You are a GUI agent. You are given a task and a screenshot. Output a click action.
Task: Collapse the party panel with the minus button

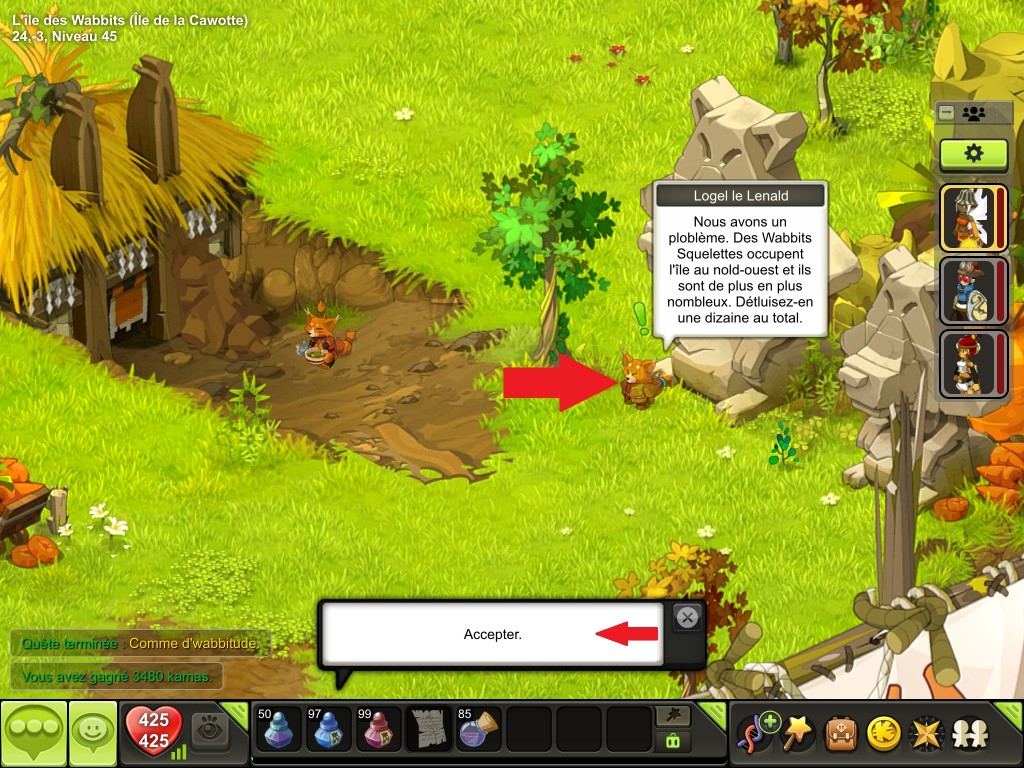[946, 113]
